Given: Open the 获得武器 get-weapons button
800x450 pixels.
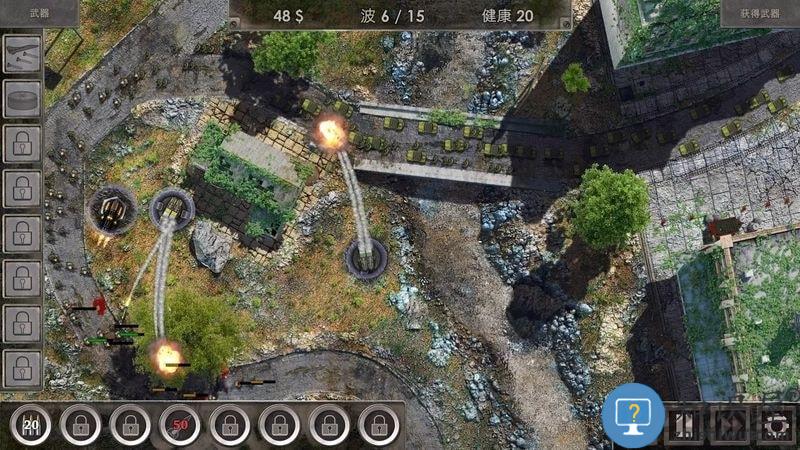Looking at the screenshot, I should click(759, 14).
